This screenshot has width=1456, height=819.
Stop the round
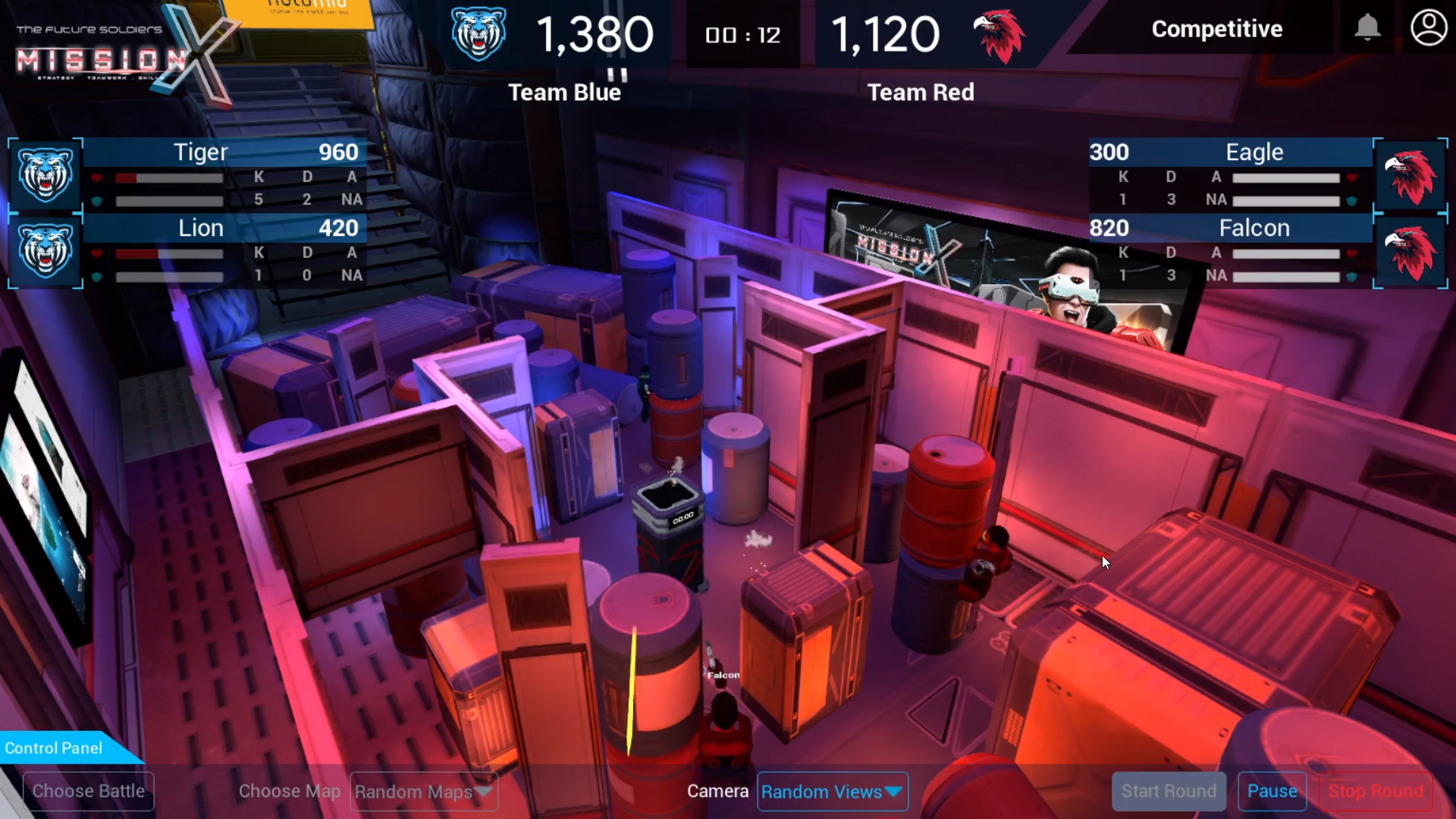click(1375, 791)
